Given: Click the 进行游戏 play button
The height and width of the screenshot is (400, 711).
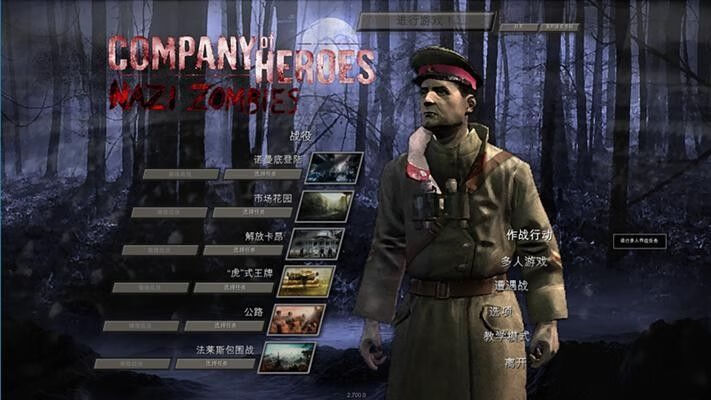Looking at the screenshot, I should pyautogui.click(x=426, y=20).
